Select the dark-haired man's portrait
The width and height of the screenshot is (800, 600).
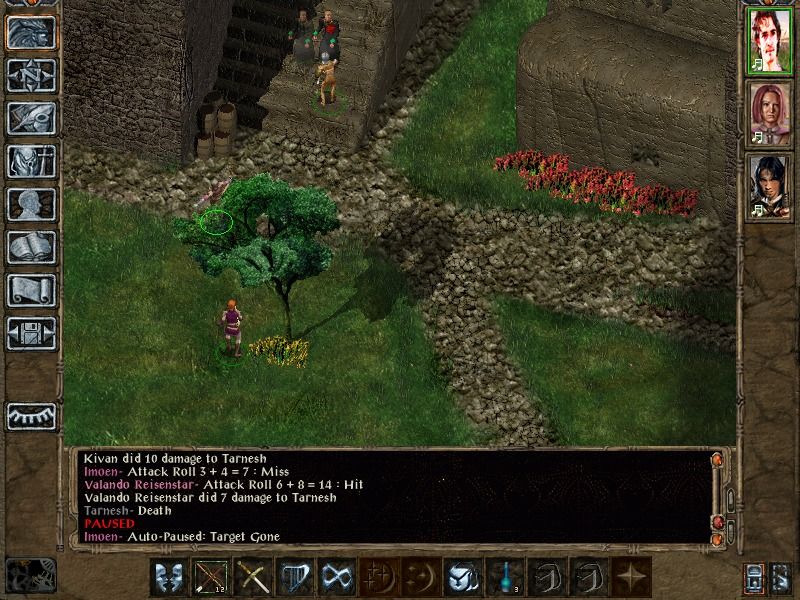point(769,185)
